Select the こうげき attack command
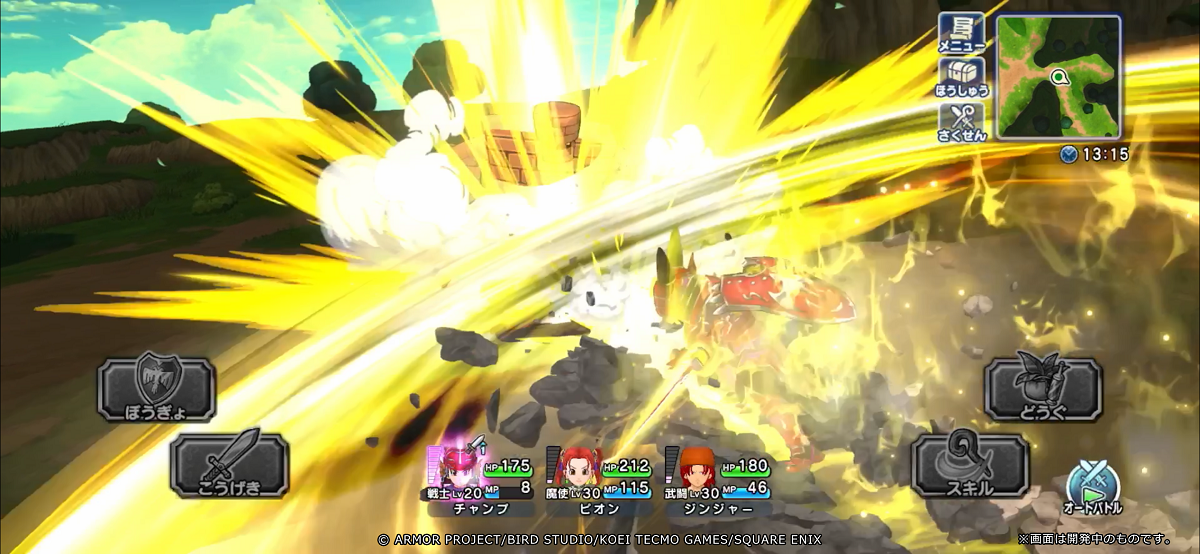The height and width of the screenshot is (554, 1200). pyautogui.click(x=229, y=465)
